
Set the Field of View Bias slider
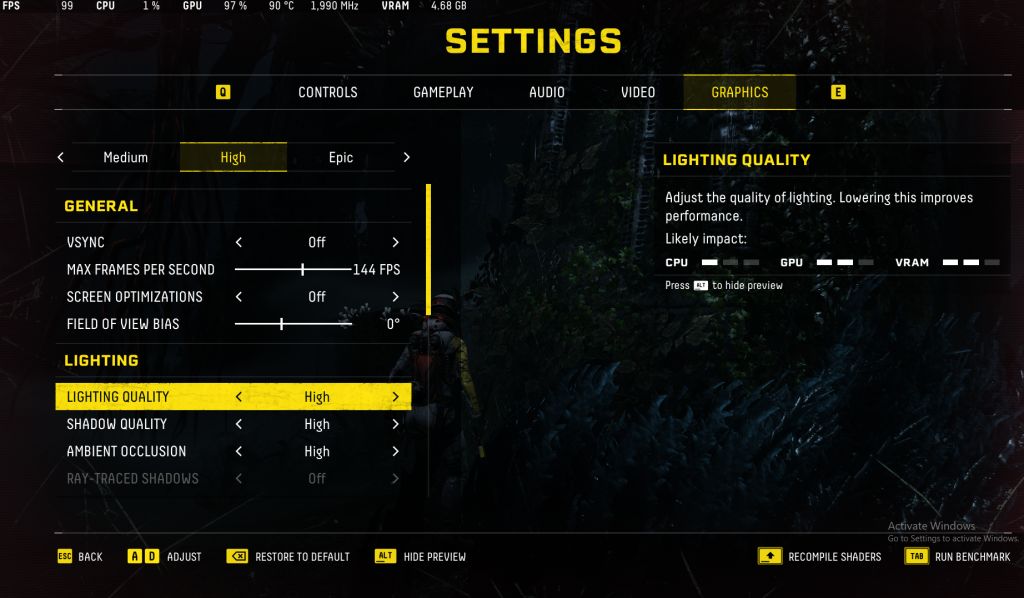pyautogui.click(x=282, y=324)
